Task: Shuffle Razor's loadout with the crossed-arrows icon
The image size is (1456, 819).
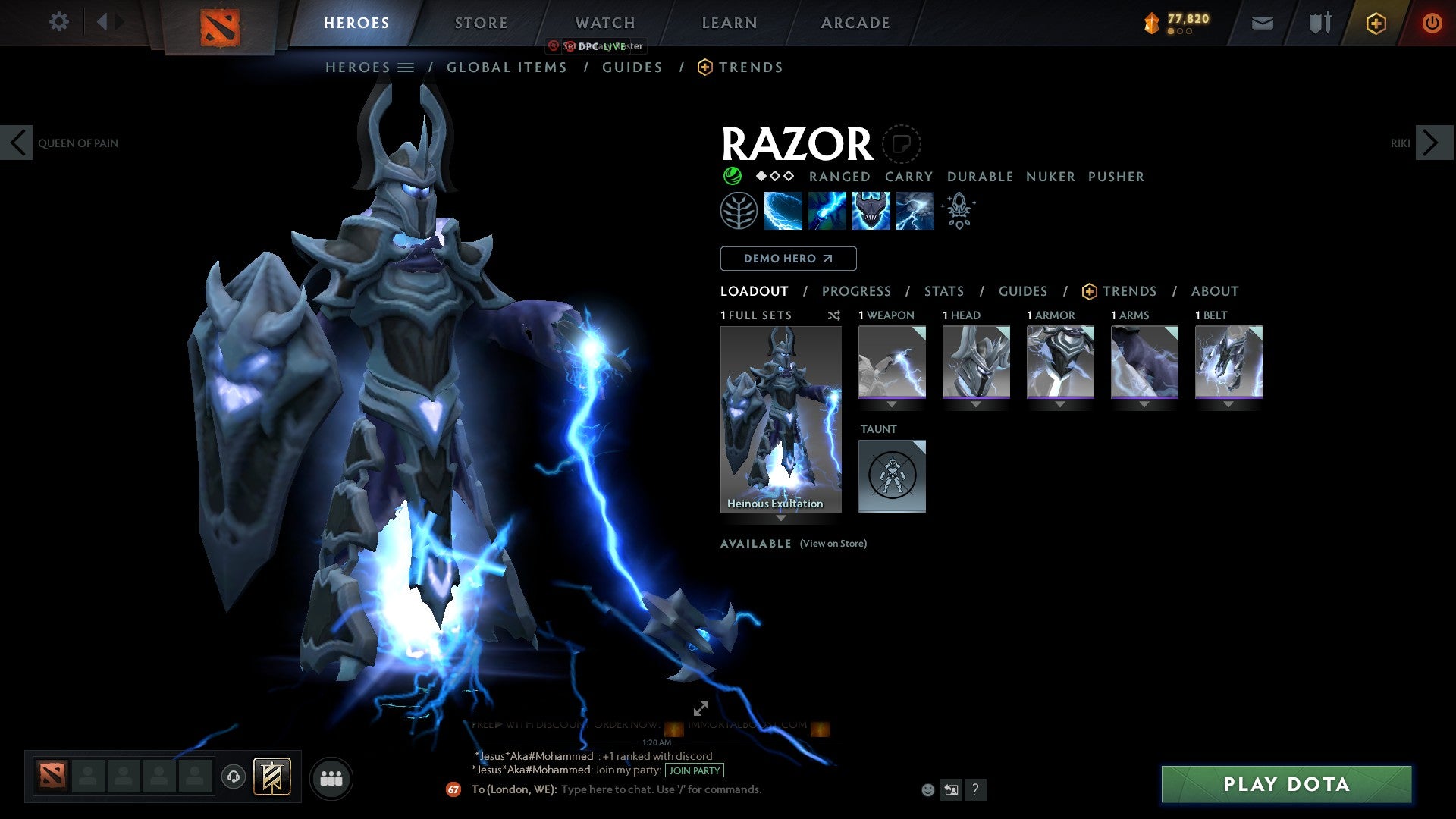Action: click(834, 315)
